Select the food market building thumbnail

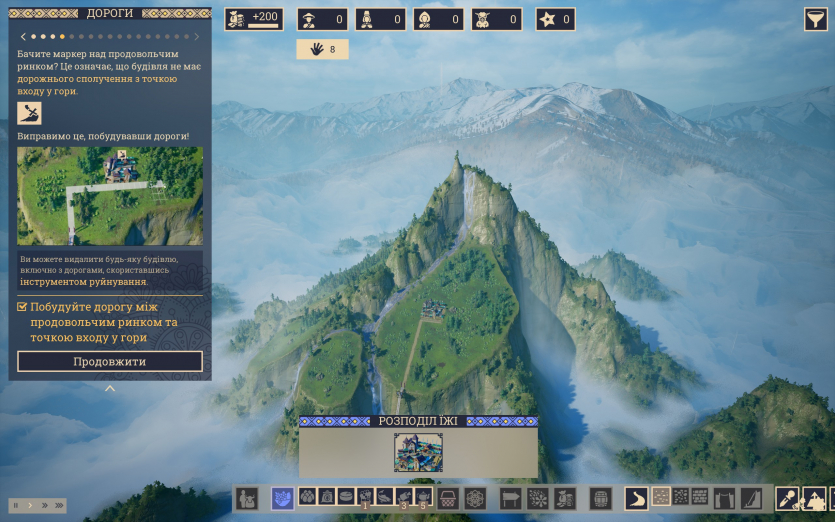(418, 452)
